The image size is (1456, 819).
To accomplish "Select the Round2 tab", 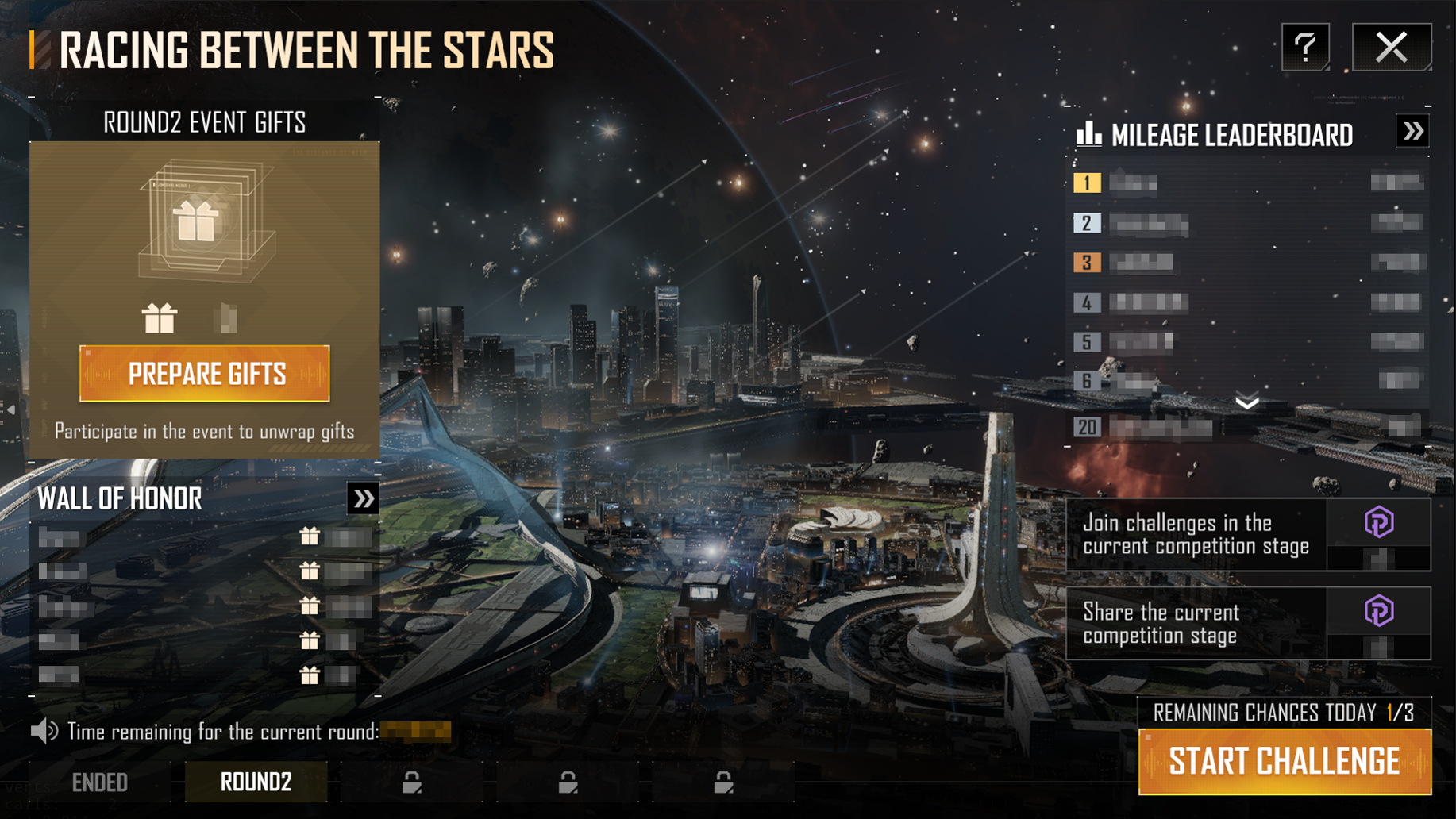I will (256, 782).
